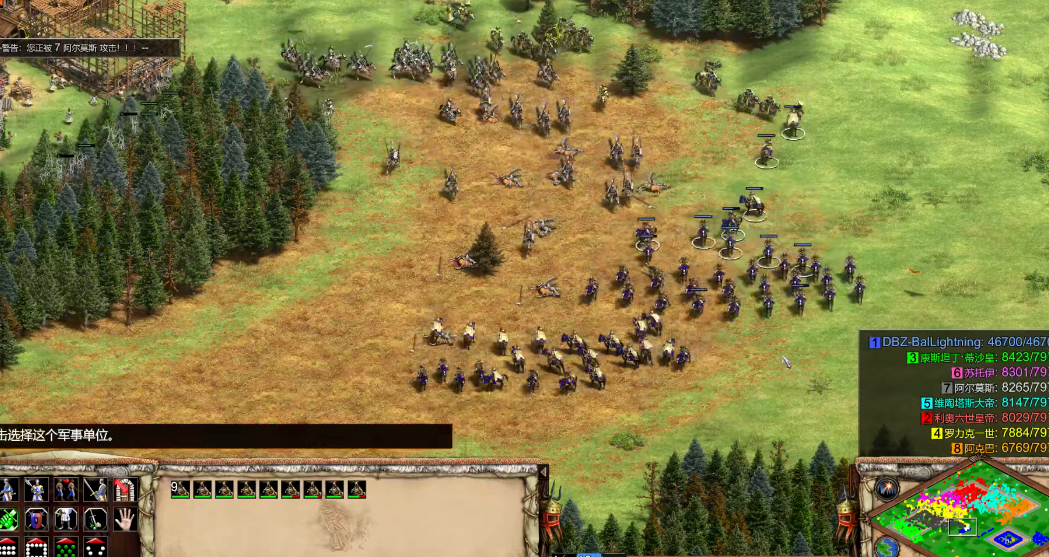
Task: Select the Follow command with two soldiers
Action: point(66,490)
